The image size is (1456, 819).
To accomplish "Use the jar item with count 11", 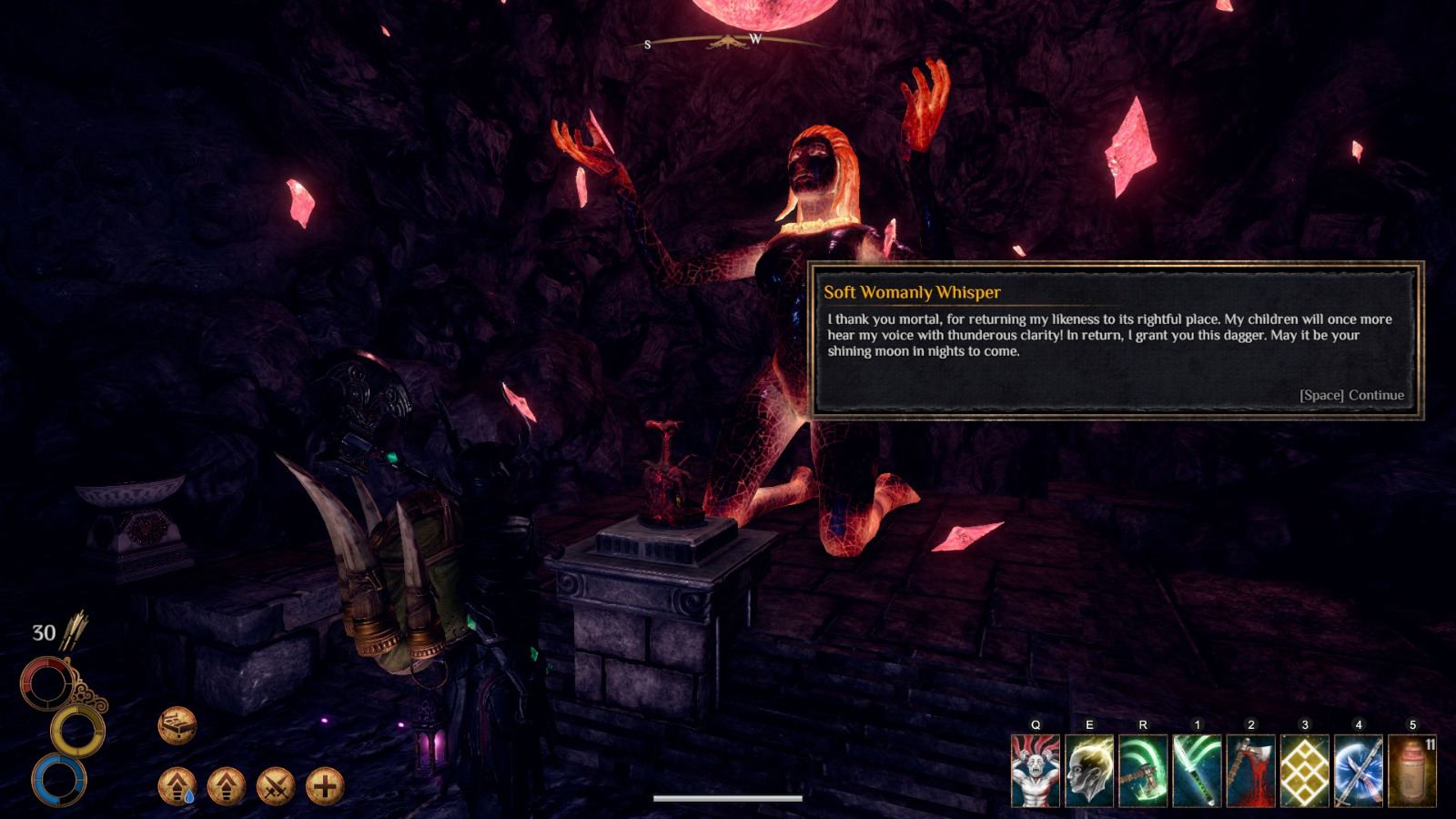I will pos(1412,771).
